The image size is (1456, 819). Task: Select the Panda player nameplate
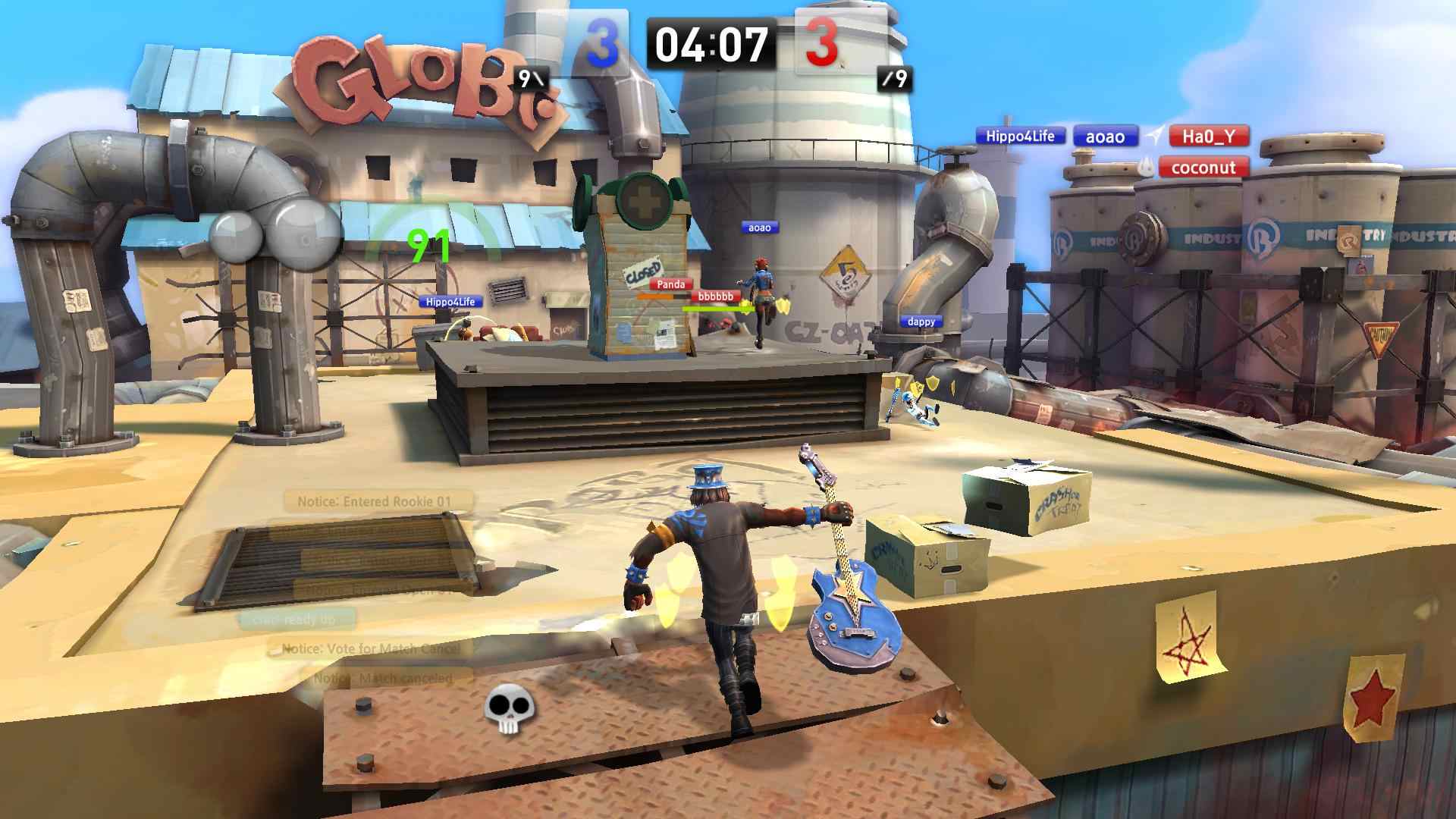coord(670,284)
